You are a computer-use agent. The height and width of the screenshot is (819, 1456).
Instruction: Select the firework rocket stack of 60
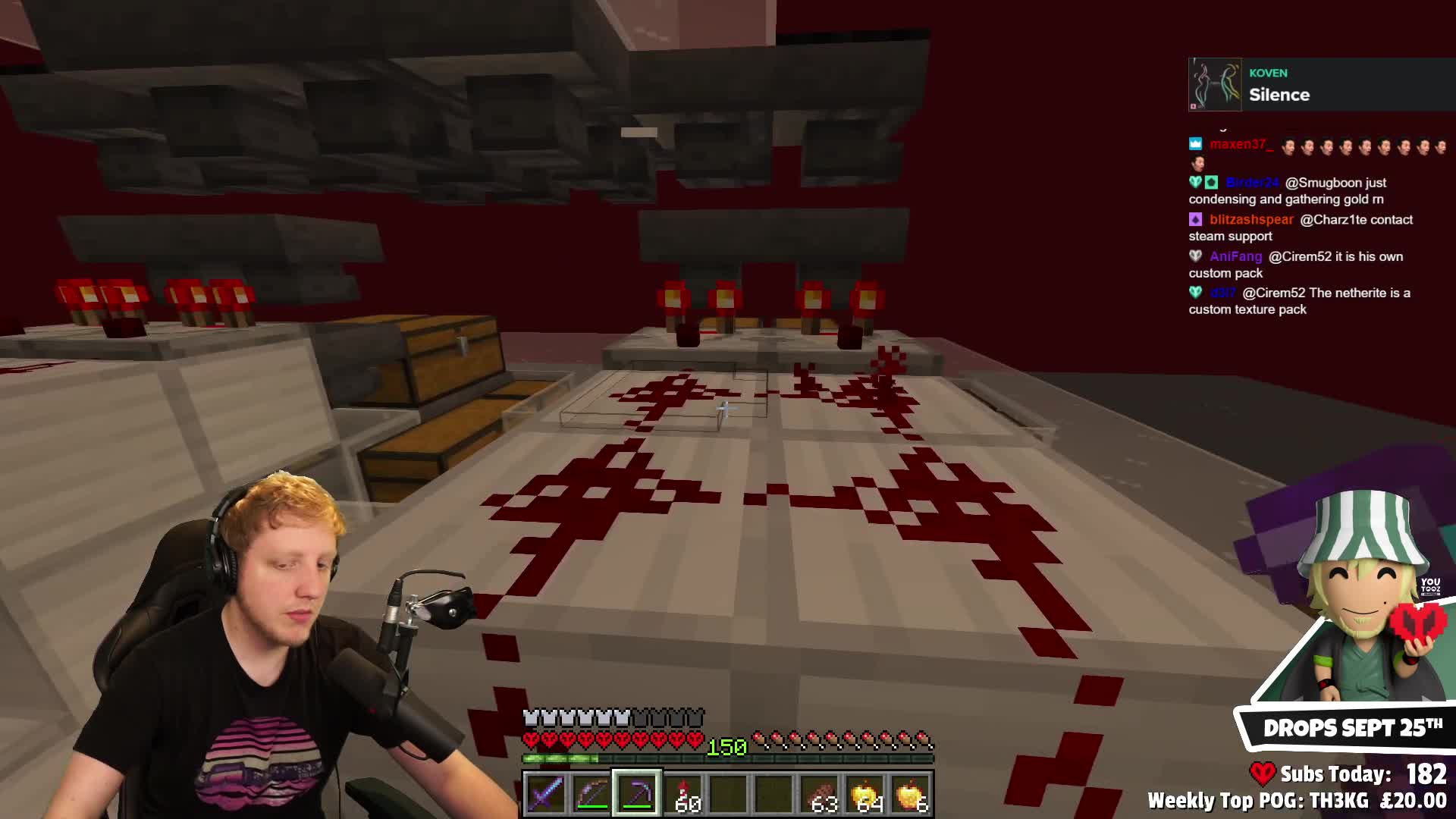click(x=683, y=794)
